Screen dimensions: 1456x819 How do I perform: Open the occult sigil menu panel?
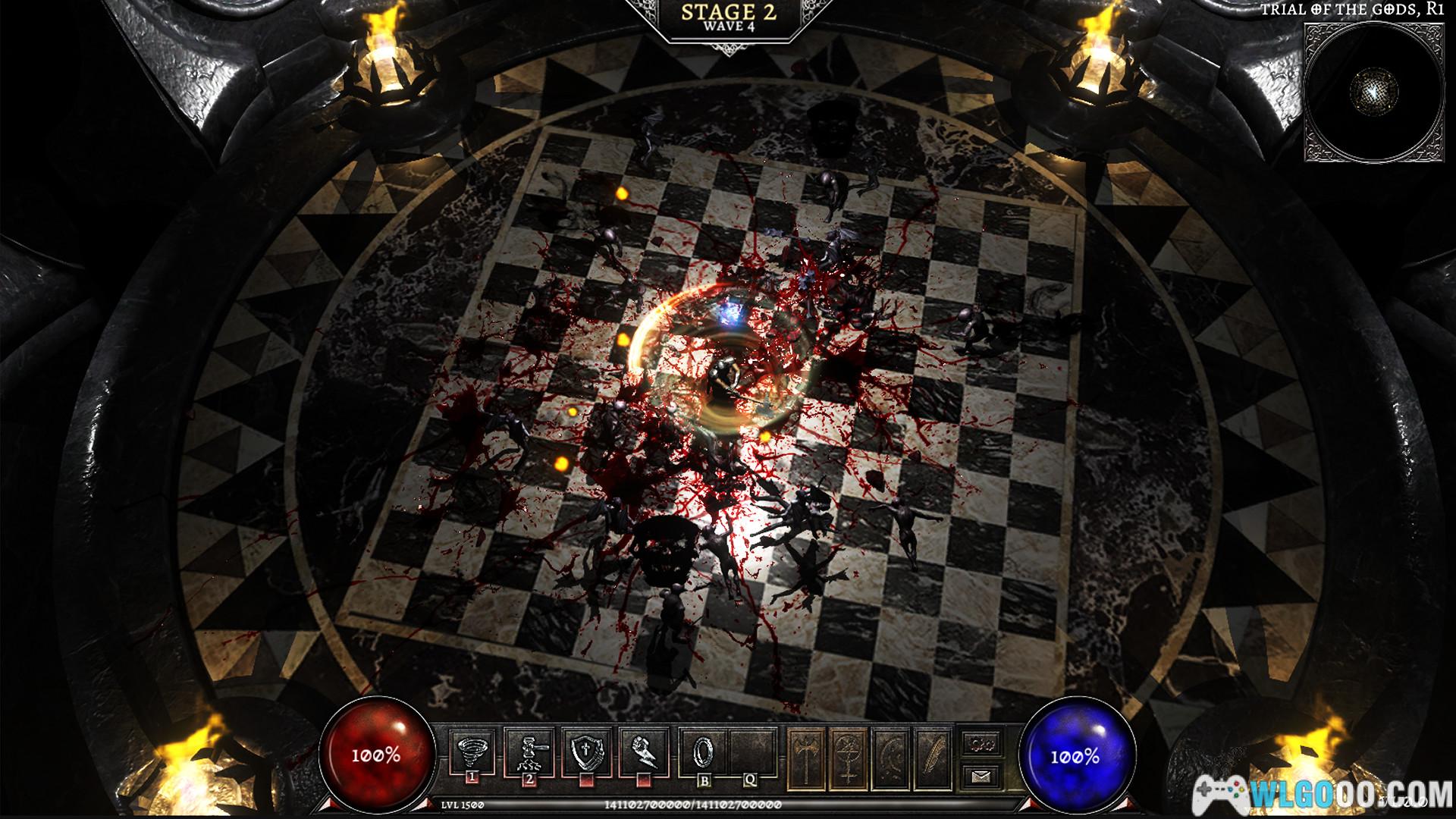pos(849,755)
